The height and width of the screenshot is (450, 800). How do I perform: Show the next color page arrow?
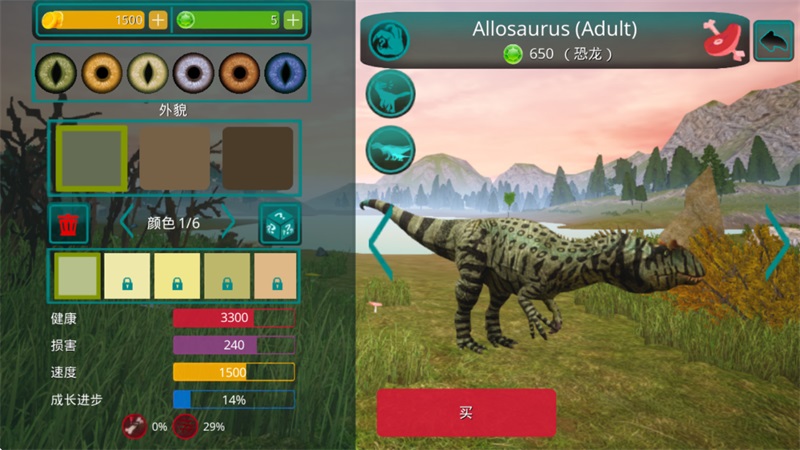click(229, 223)
